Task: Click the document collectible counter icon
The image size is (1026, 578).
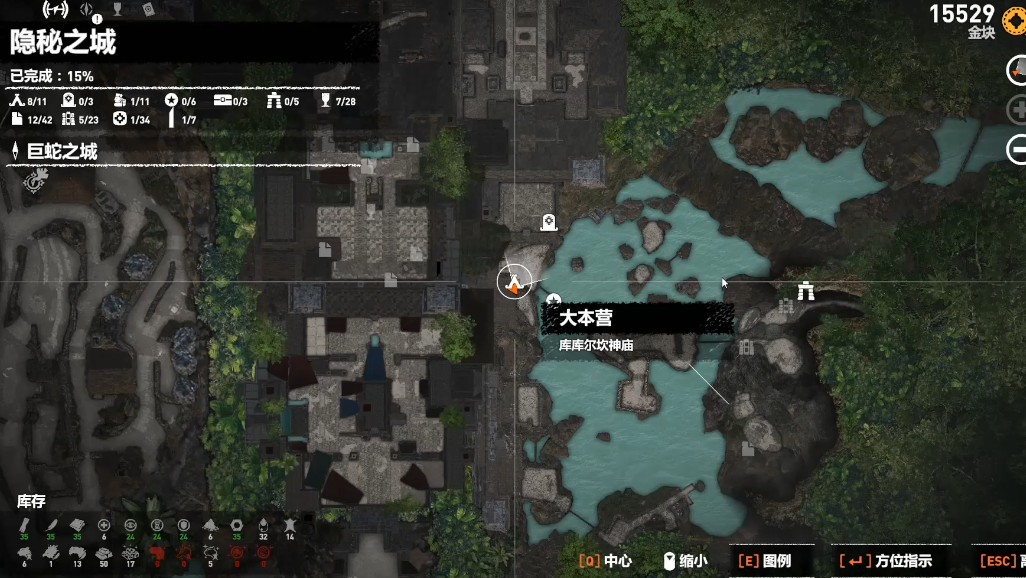Action: click(16, 120)
